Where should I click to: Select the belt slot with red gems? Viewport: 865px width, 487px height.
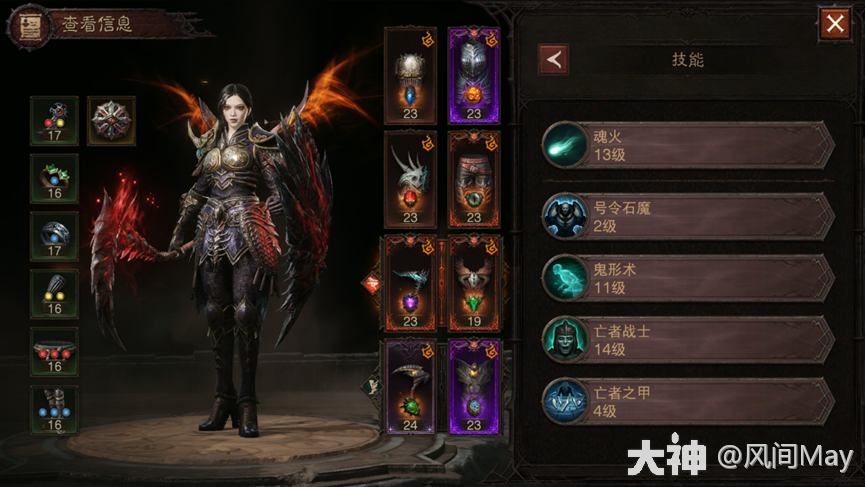(54, 351)
